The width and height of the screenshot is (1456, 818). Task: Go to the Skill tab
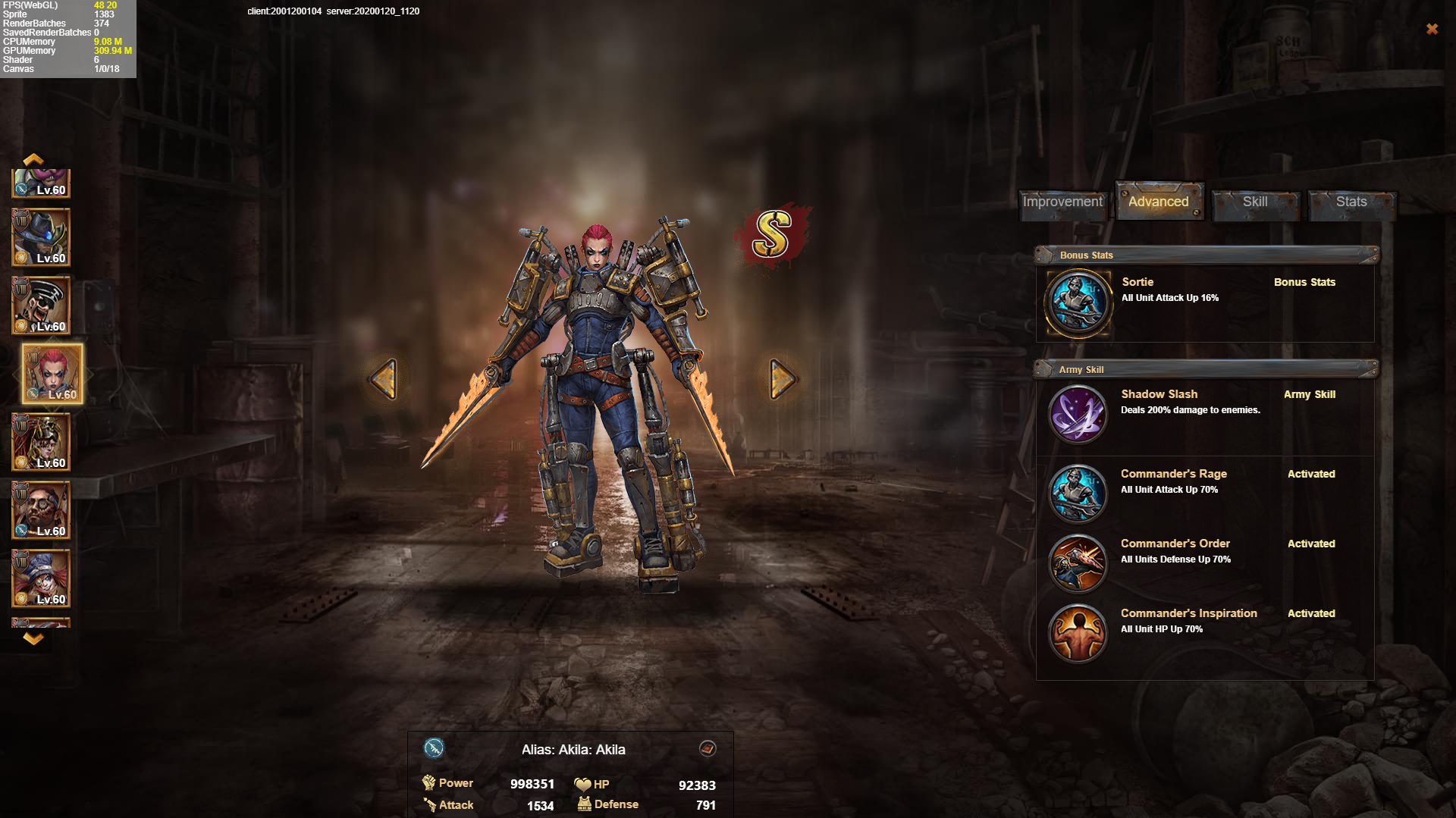tap(1255, 202)
